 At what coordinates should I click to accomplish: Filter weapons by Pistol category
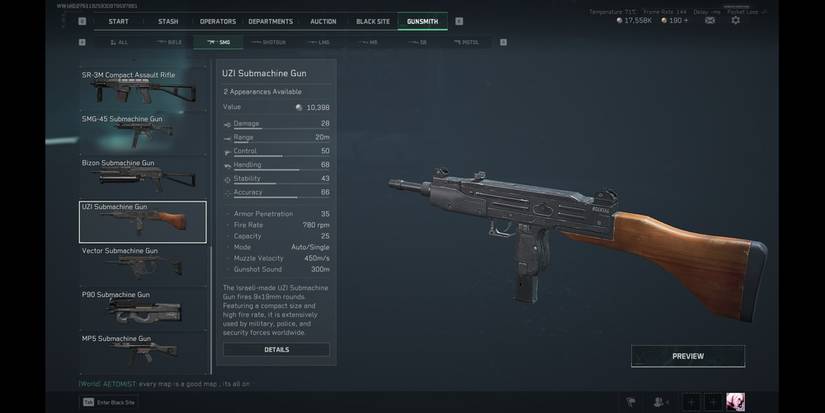[466, 42]
